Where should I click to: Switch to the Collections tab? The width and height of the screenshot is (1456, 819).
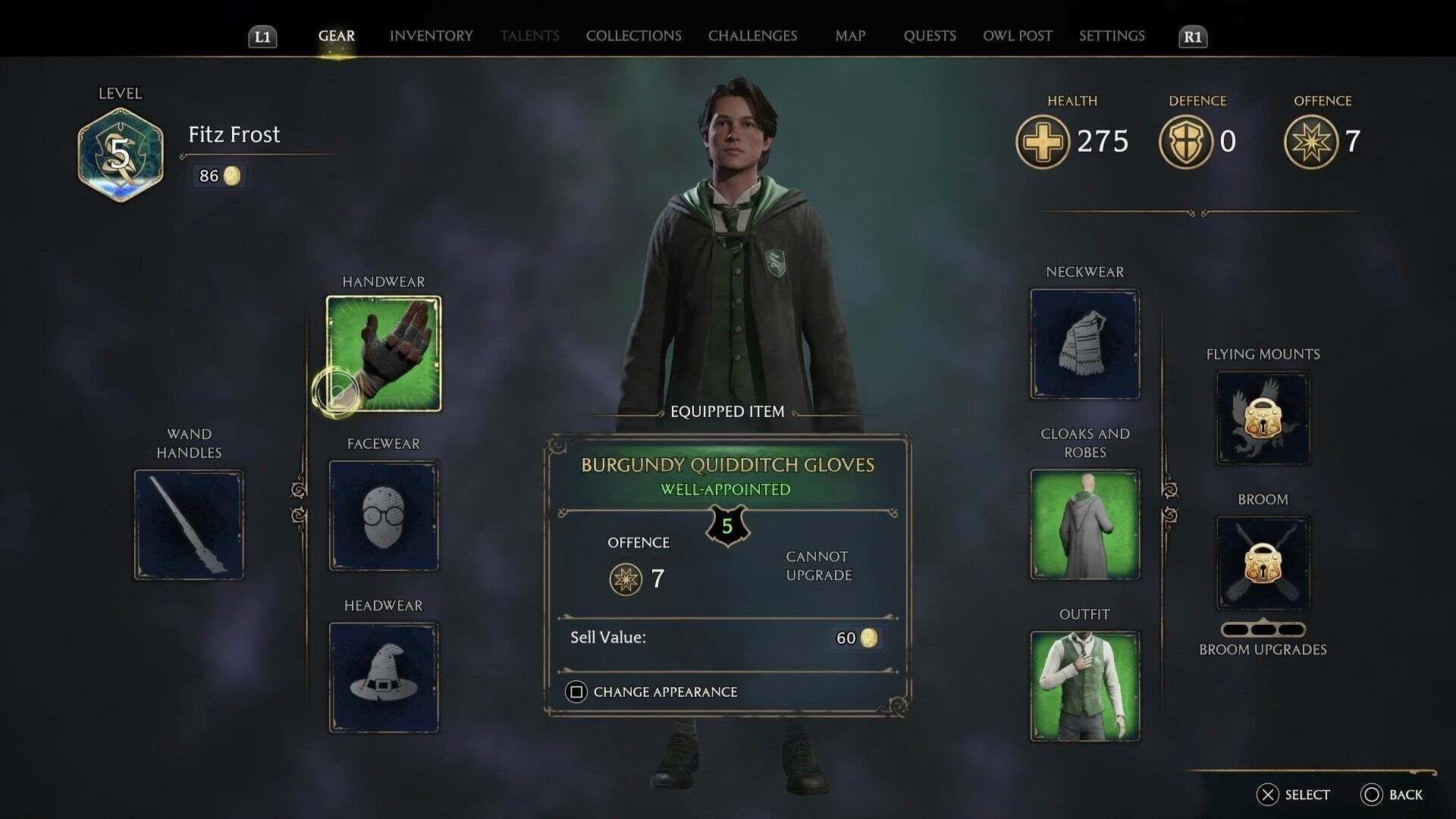coord(633,36)
